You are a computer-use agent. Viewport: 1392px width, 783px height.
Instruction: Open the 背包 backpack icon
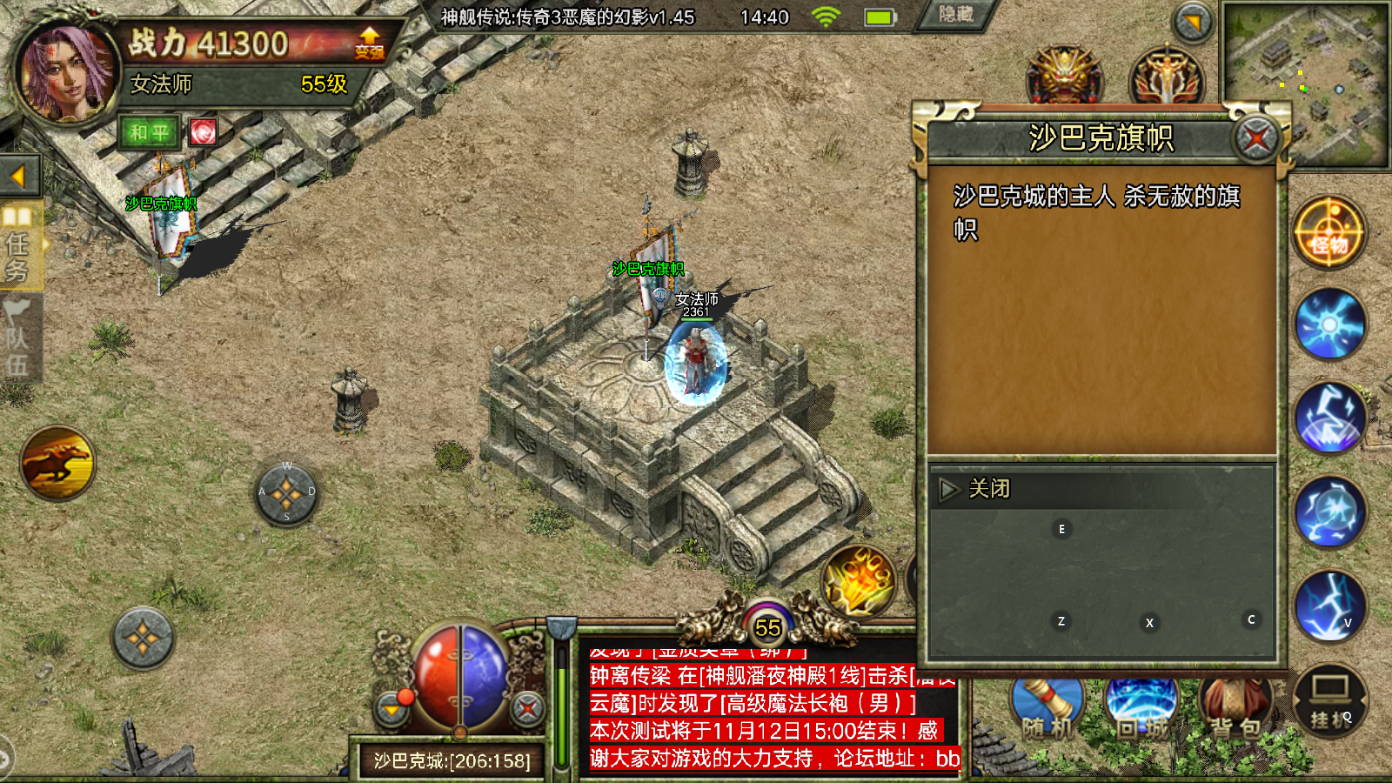click(1236, 706)
